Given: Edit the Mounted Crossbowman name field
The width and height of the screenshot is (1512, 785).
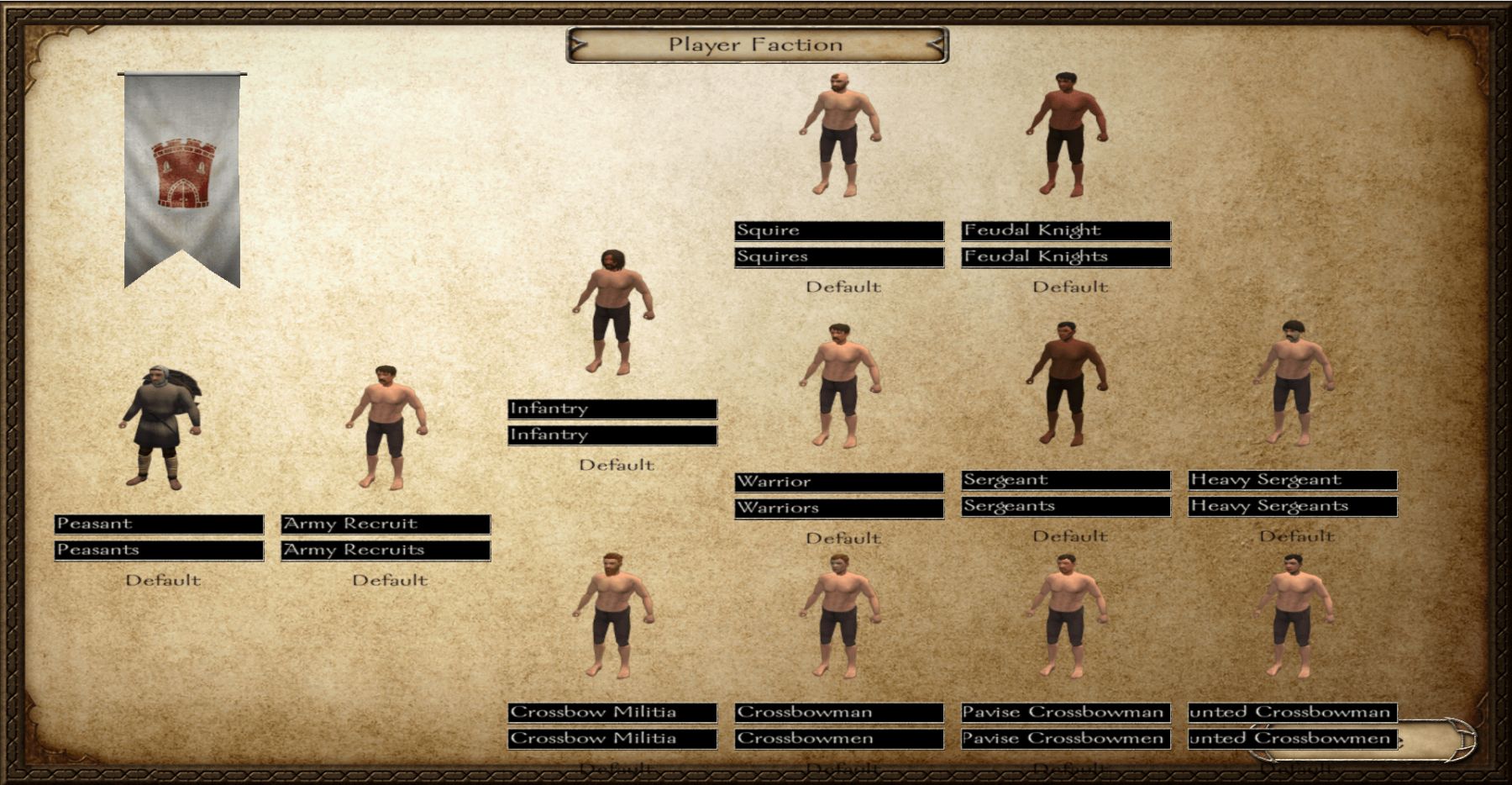Looking at the screenshot, I should point(1292,713).
